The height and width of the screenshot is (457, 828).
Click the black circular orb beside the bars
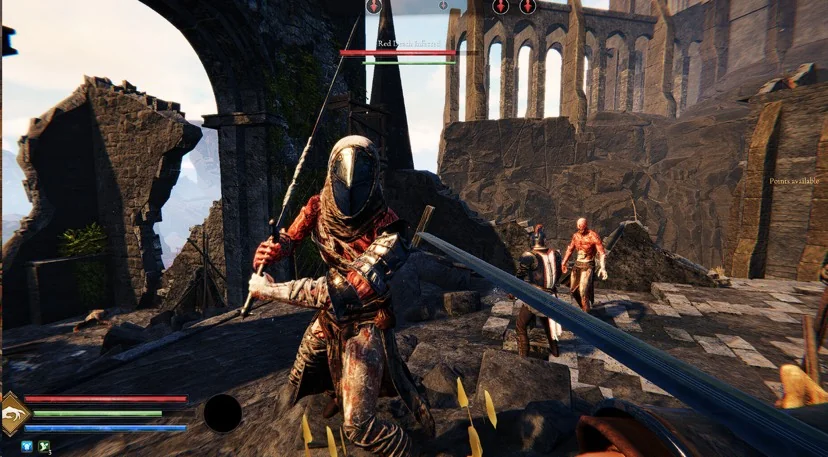pos(222,413)
